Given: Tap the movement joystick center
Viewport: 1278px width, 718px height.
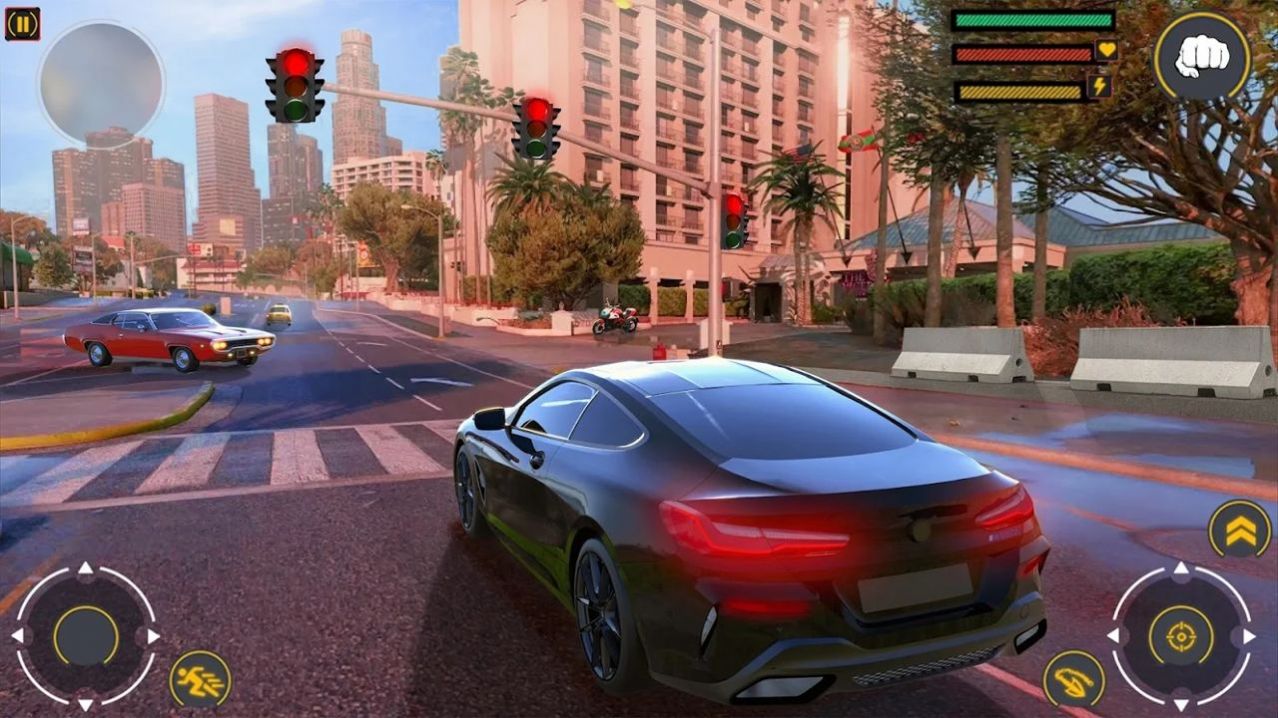Looking at the screenshot, I should click(86, 636).
